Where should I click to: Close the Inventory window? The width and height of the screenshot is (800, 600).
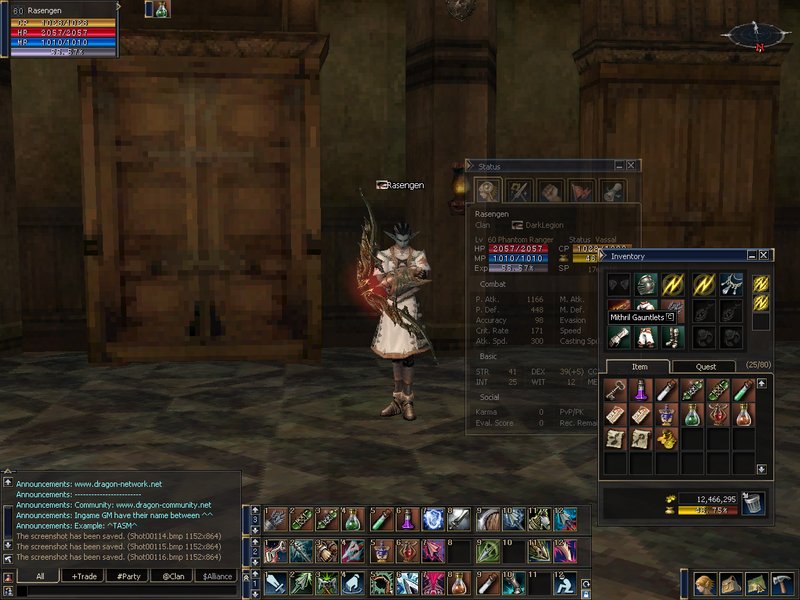(x=765, y=256)
